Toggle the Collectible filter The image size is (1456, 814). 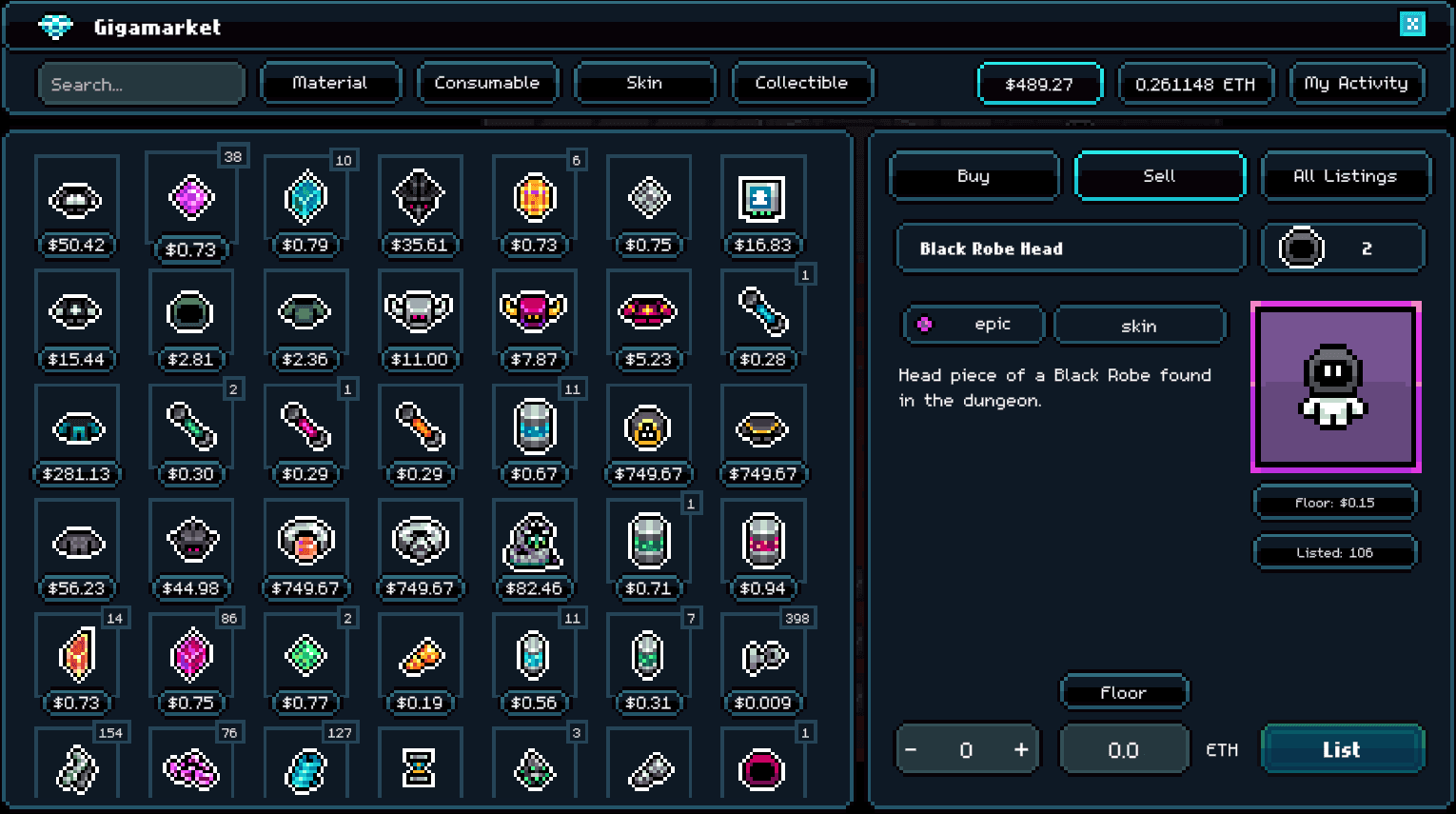tap(801, 83)
